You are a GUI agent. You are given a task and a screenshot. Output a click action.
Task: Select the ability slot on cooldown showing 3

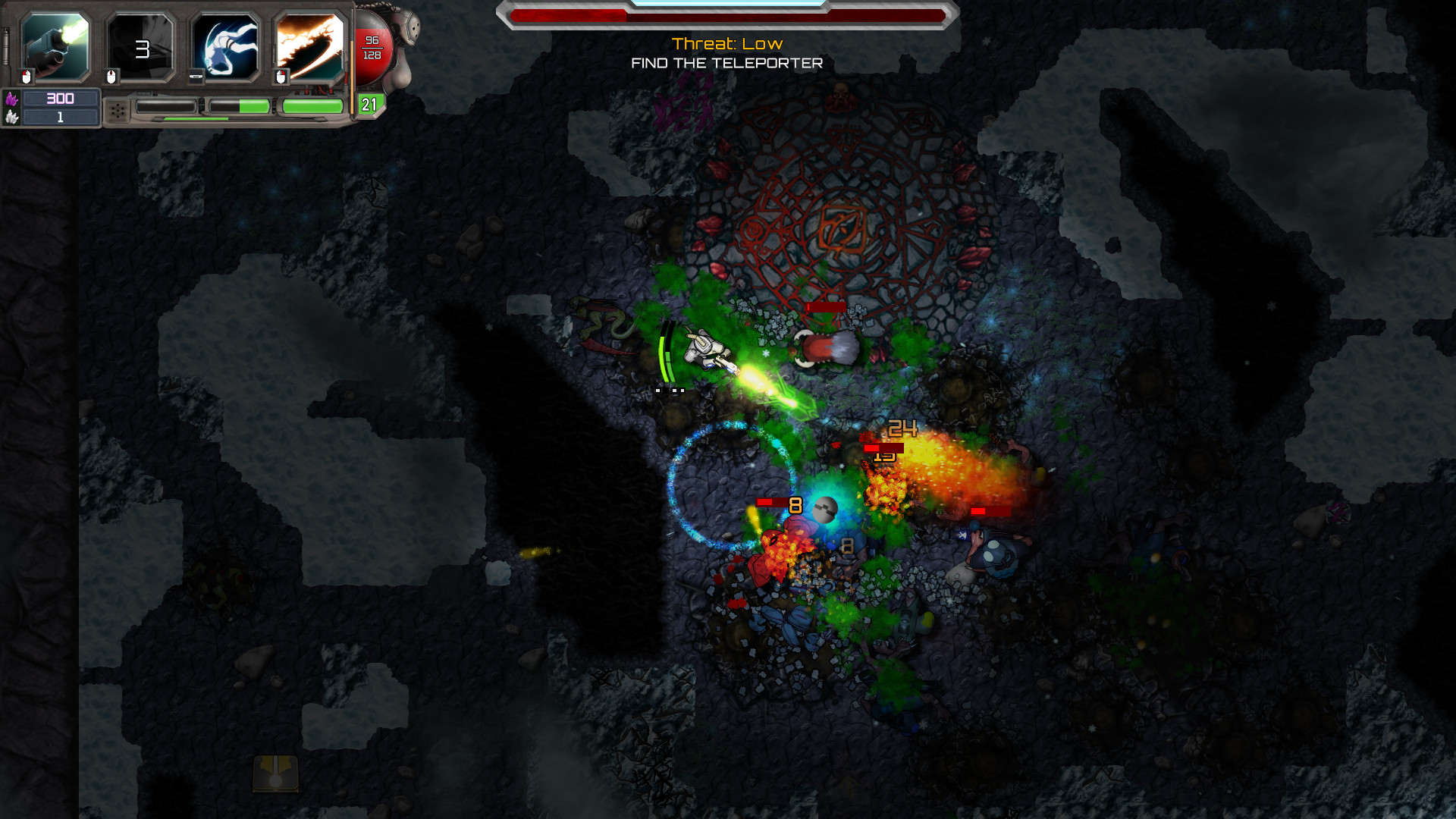(x=141, y=49)
